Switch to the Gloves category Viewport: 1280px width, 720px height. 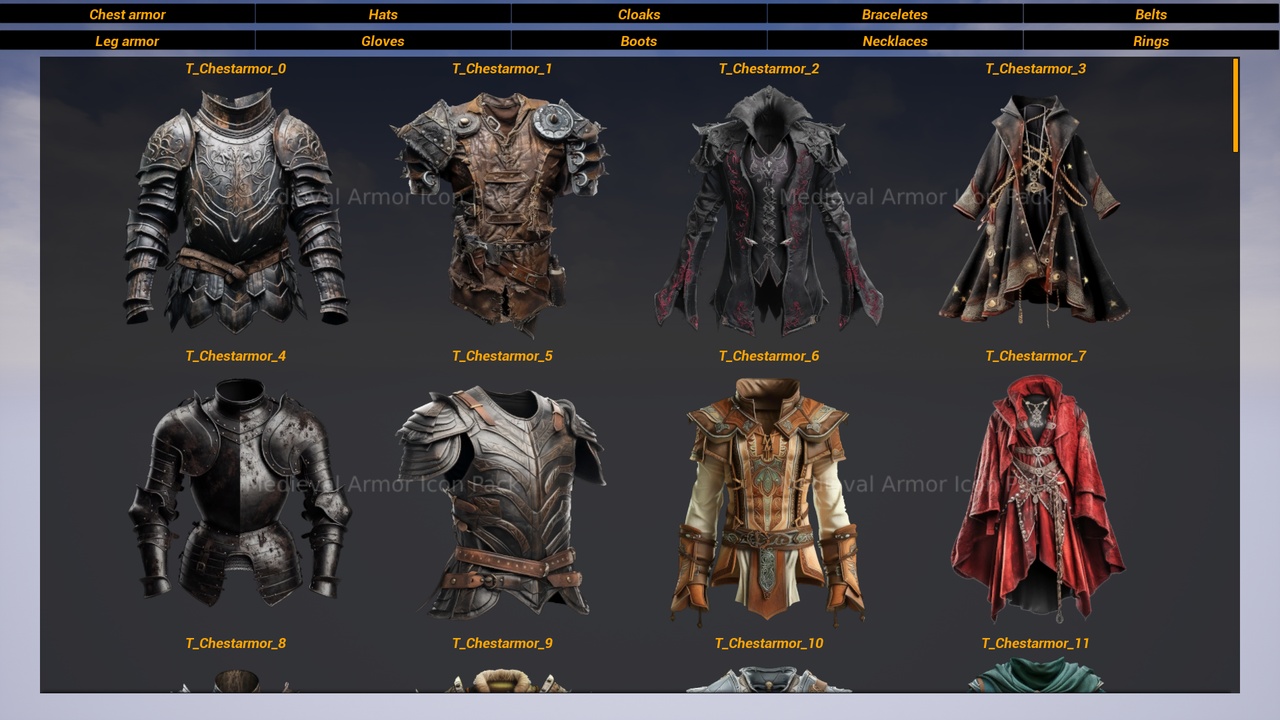point(383,41)
